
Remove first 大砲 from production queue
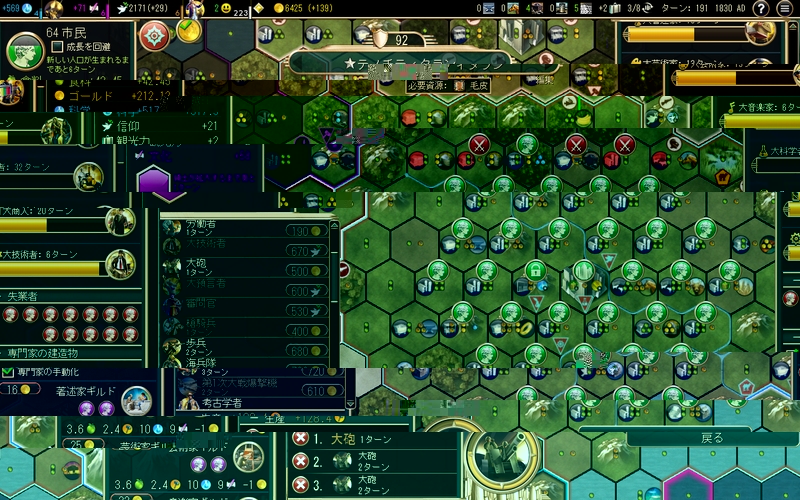pos(300,440)
